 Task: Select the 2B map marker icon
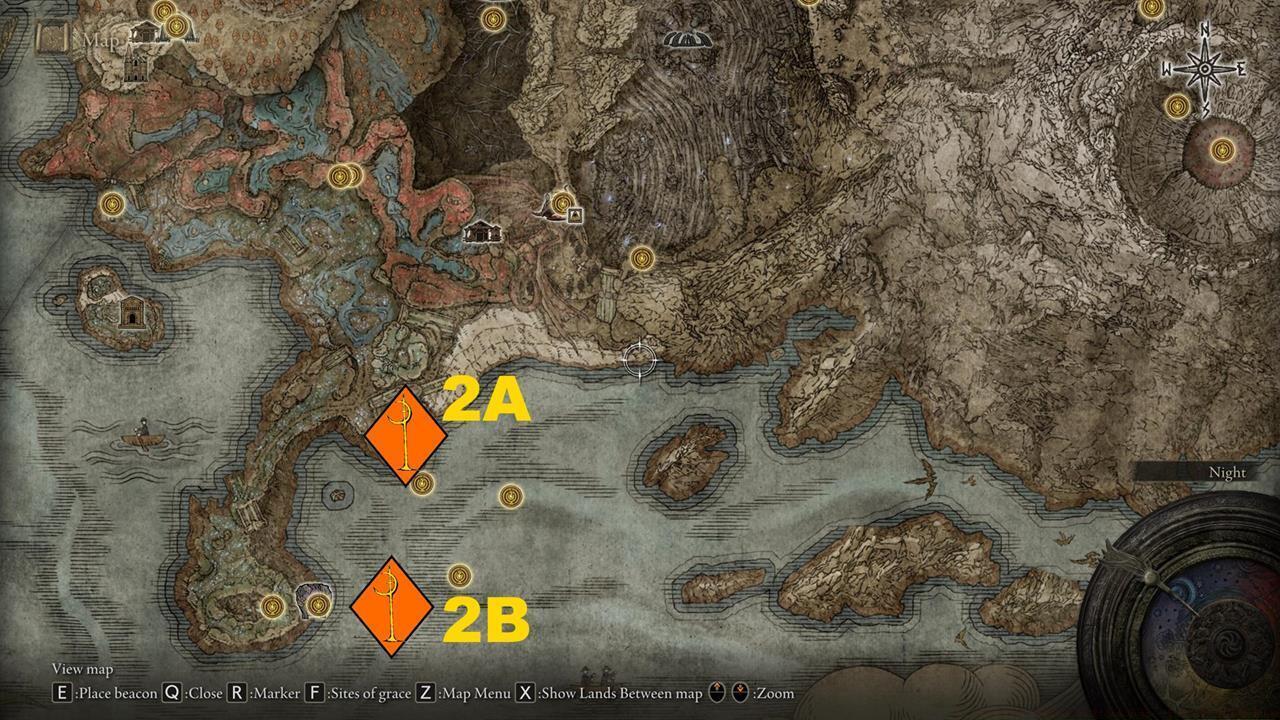click(390, 608)
